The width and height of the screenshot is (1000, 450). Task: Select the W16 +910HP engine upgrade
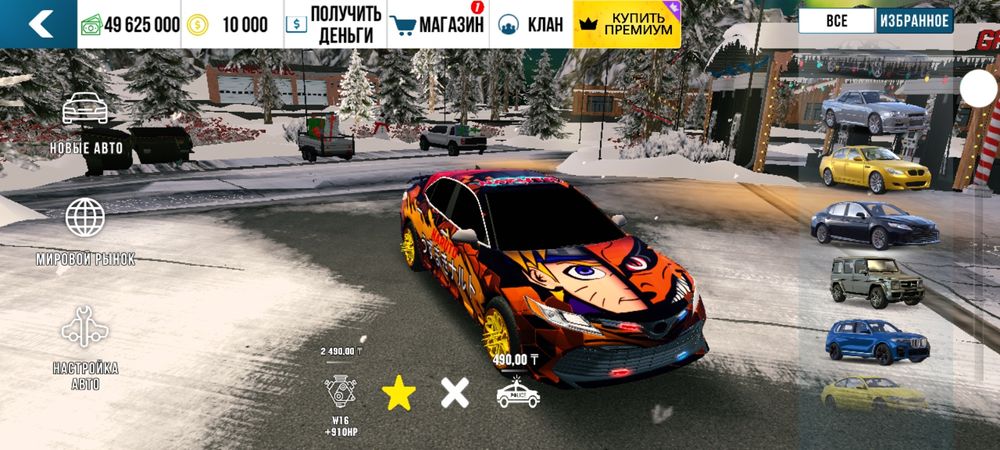tap(341, 394)
